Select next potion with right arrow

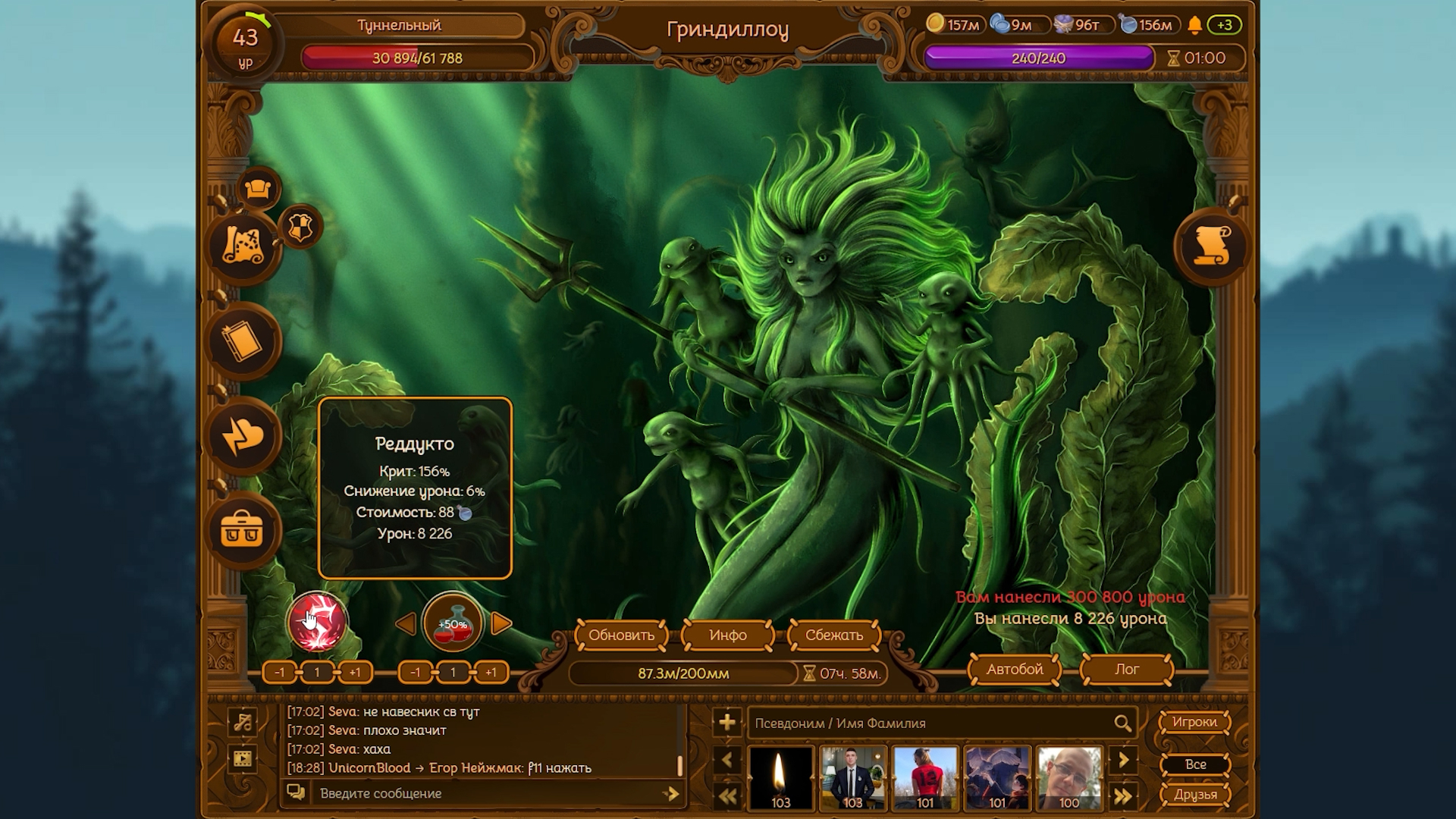501,624
